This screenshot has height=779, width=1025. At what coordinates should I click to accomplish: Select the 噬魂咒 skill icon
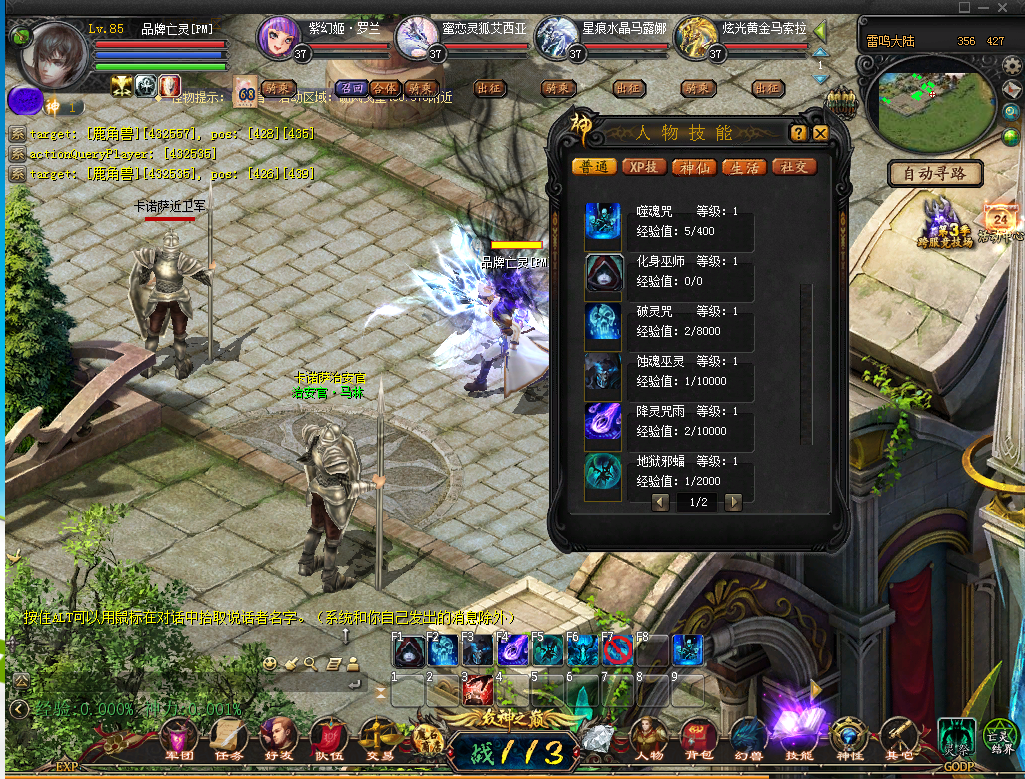[x=604, y=222]
